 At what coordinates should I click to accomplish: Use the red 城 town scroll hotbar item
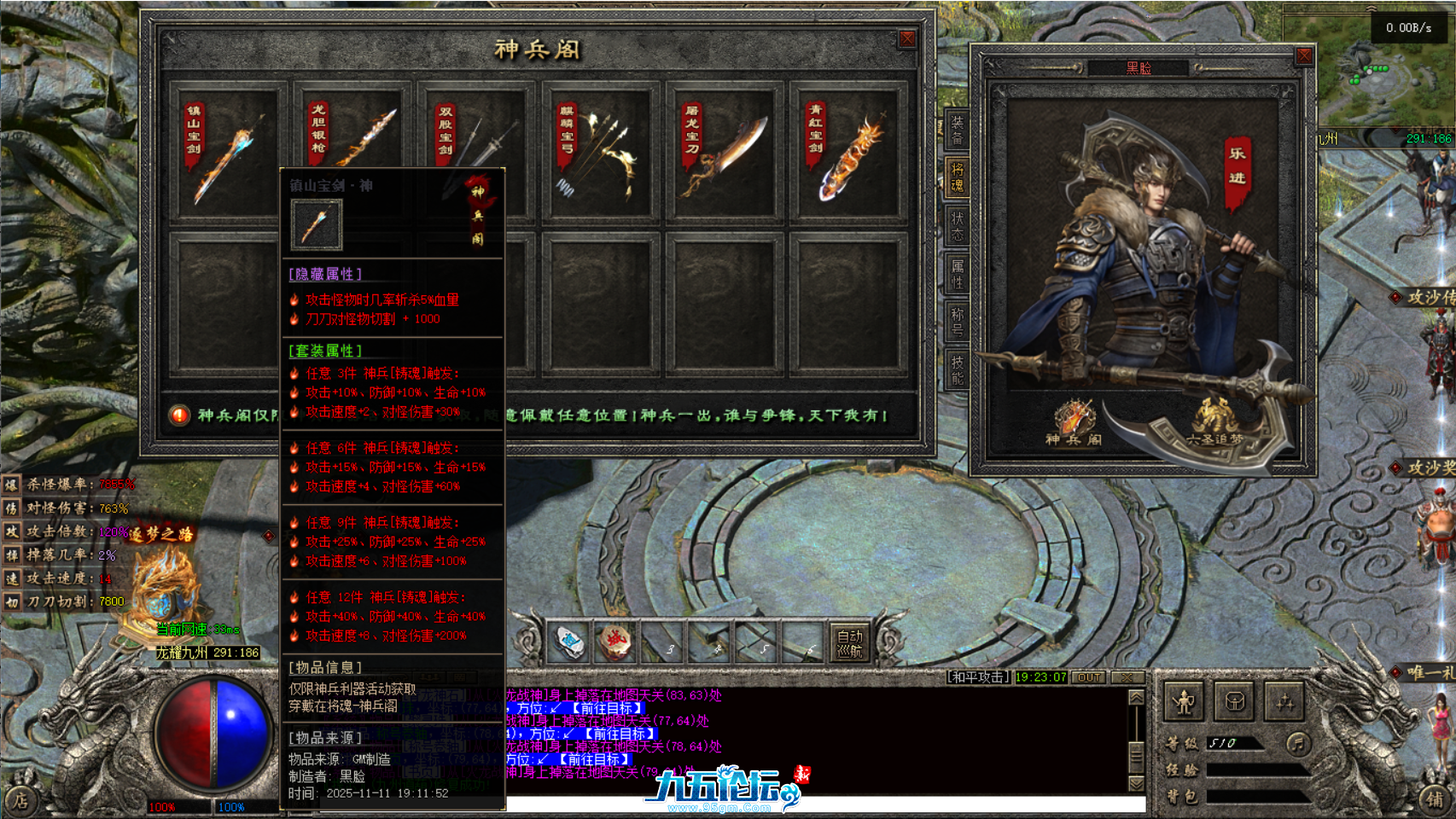tap(615, 642)
